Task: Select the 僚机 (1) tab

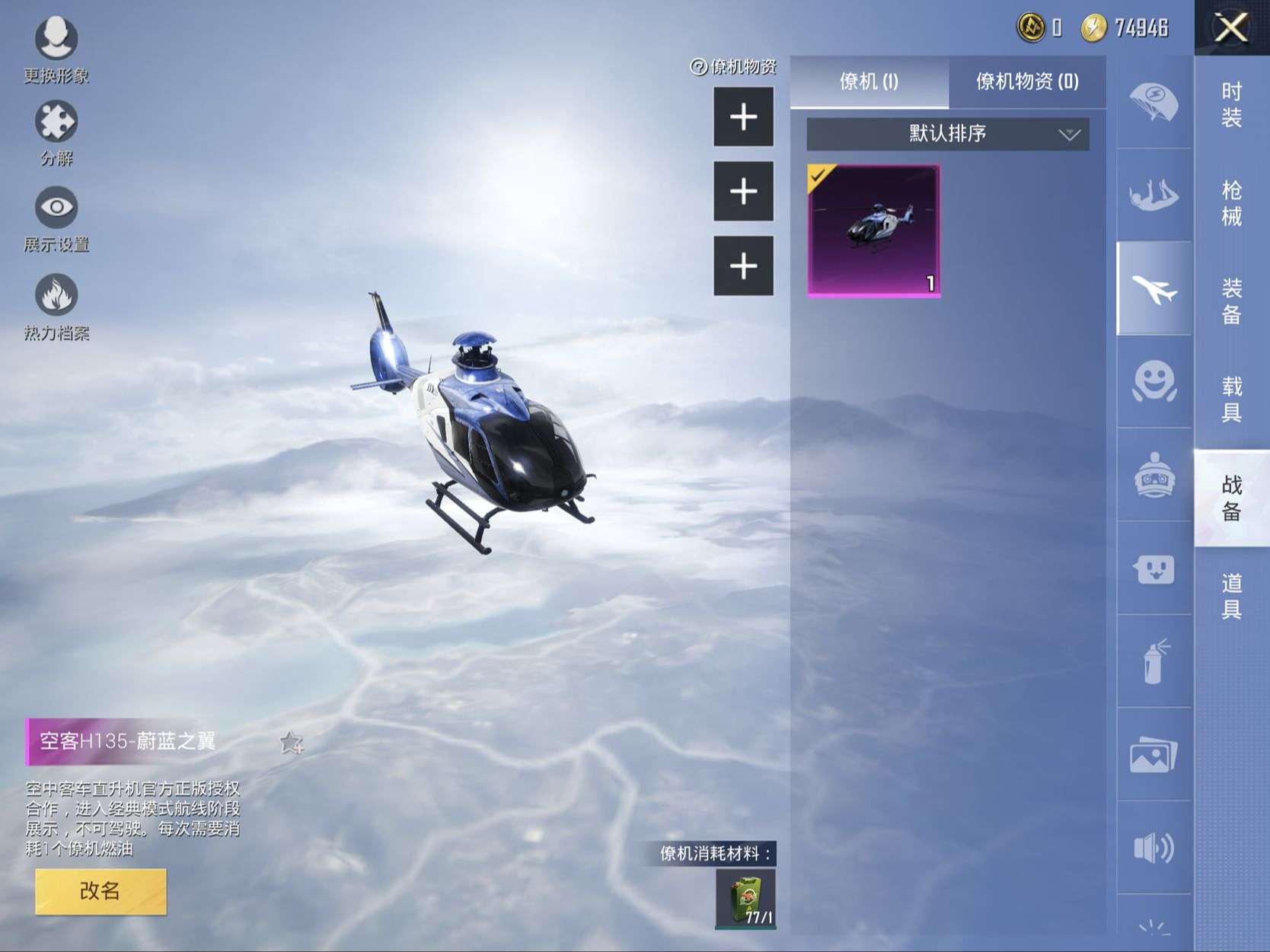Action: tap(869, 81)
